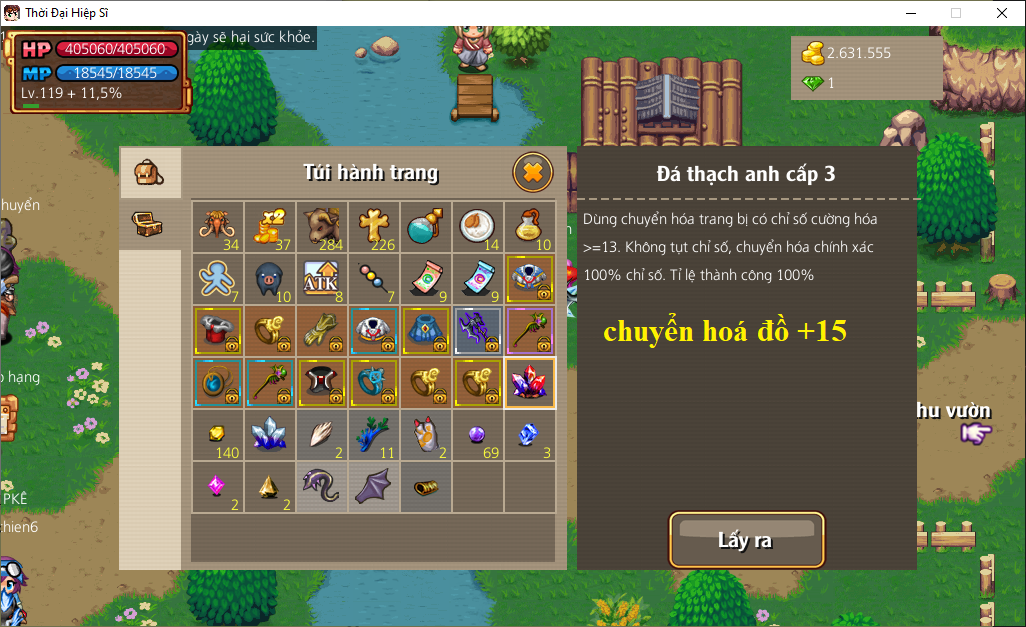Click the "Lấy ra" button
This screenshot has height=627, width=1026.
point(746,540)
